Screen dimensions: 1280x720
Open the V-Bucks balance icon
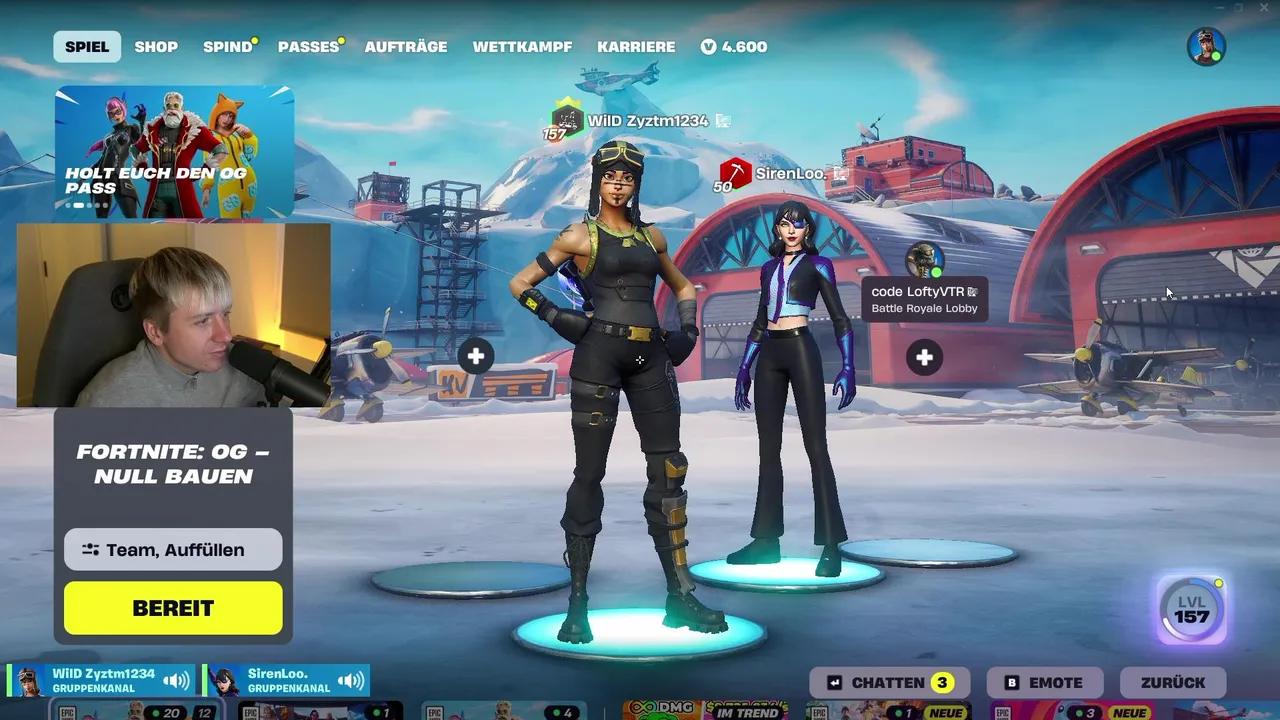point(710,46)
